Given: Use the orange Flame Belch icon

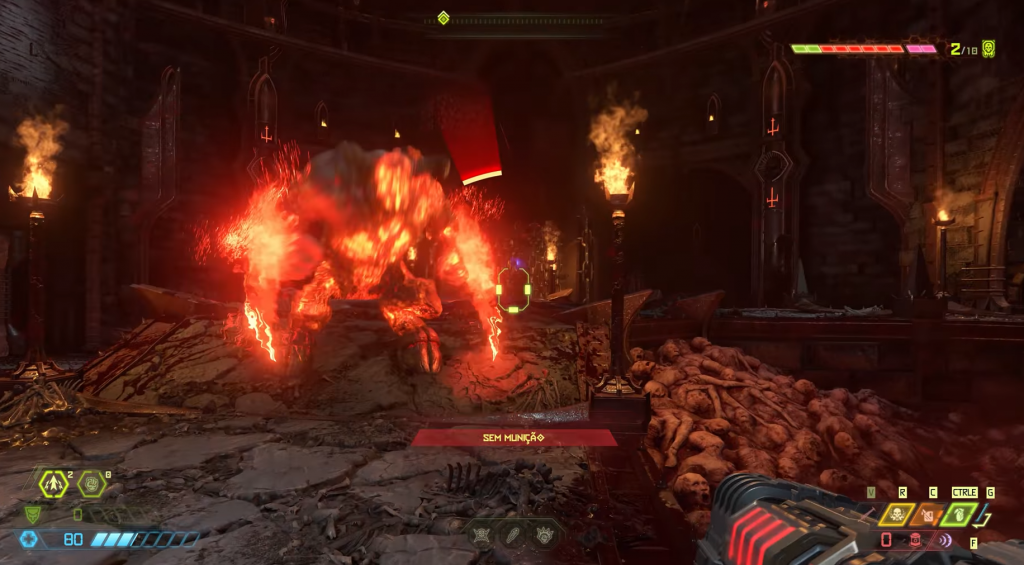Looking at the screenshot, I should click(x=927, y=515).
